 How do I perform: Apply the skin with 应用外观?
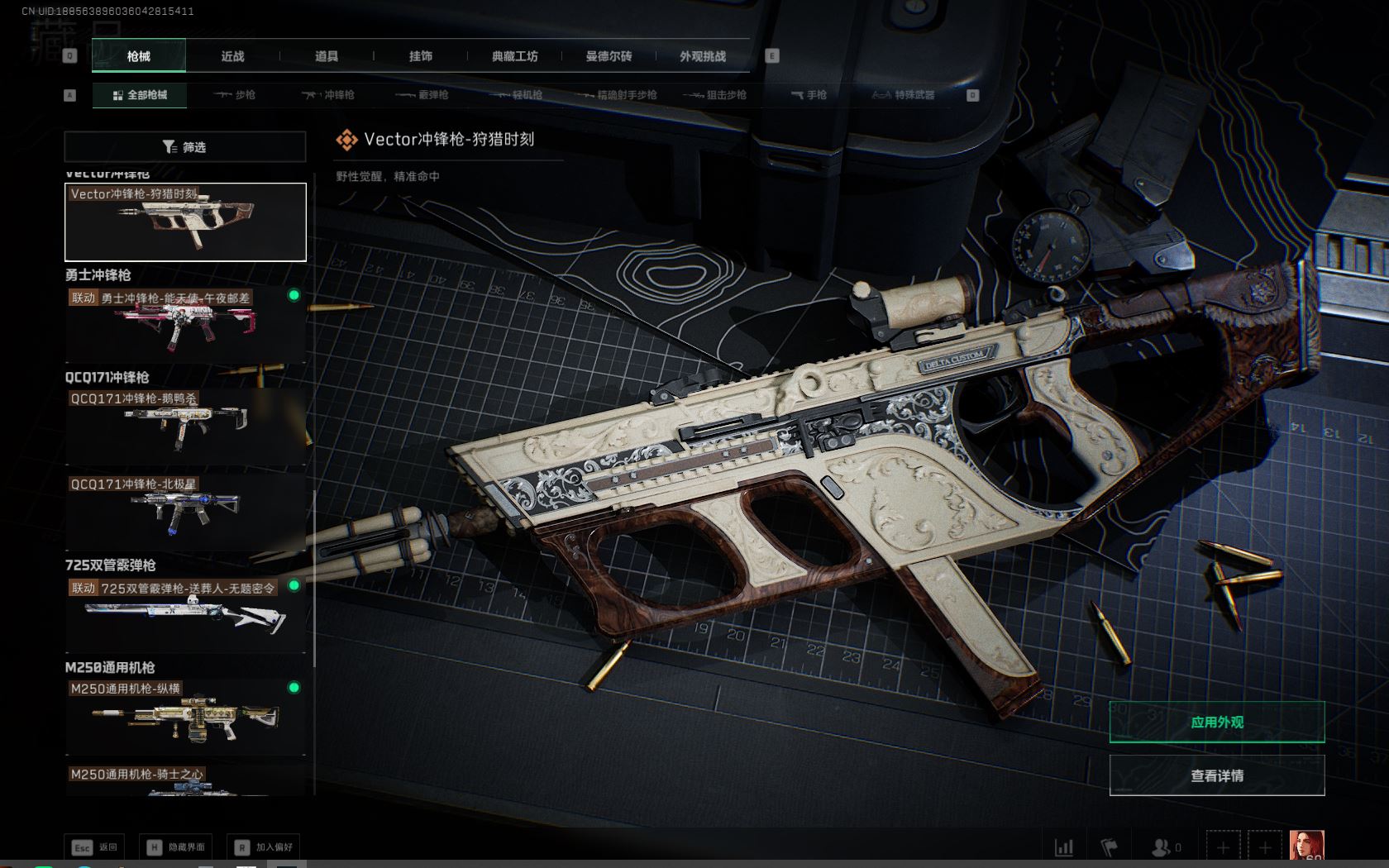1216,722
